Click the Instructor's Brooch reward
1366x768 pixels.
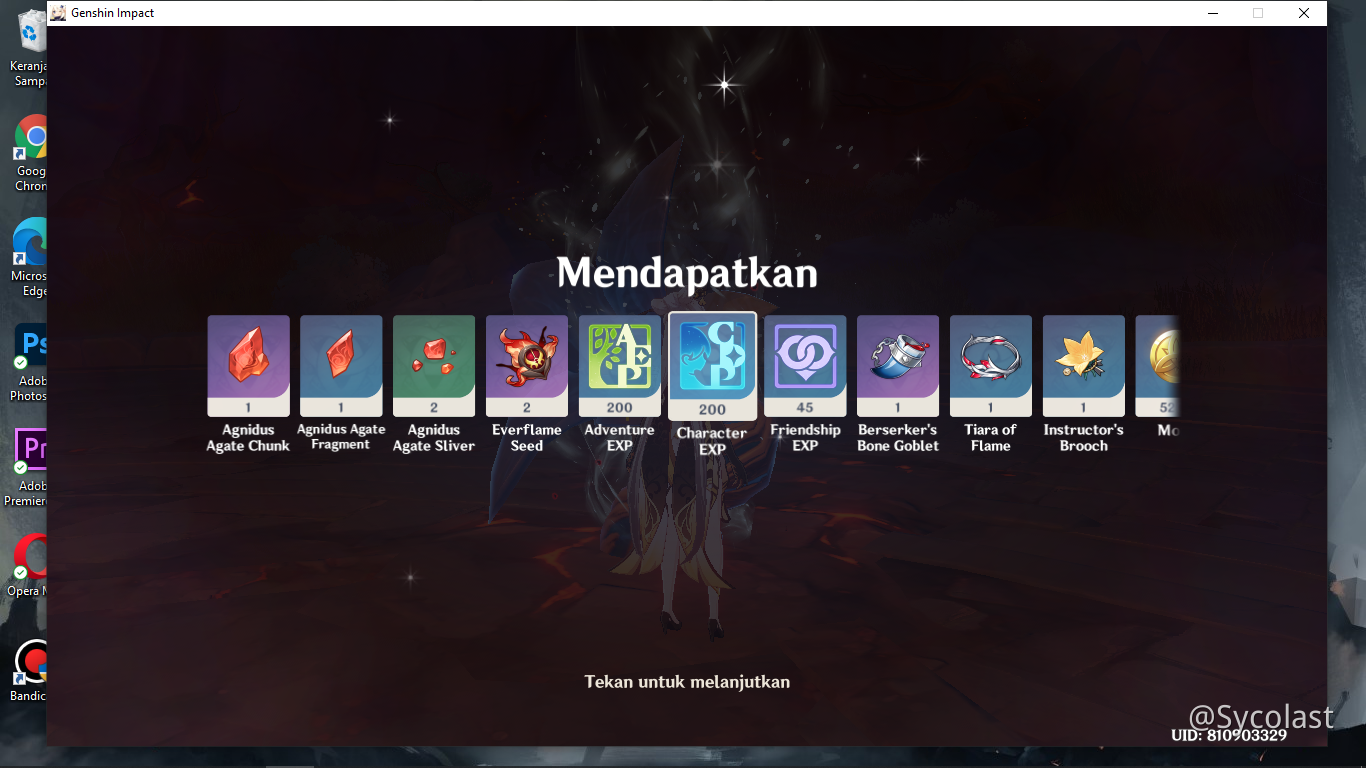pyautogui.click(x=1083, y=365)
